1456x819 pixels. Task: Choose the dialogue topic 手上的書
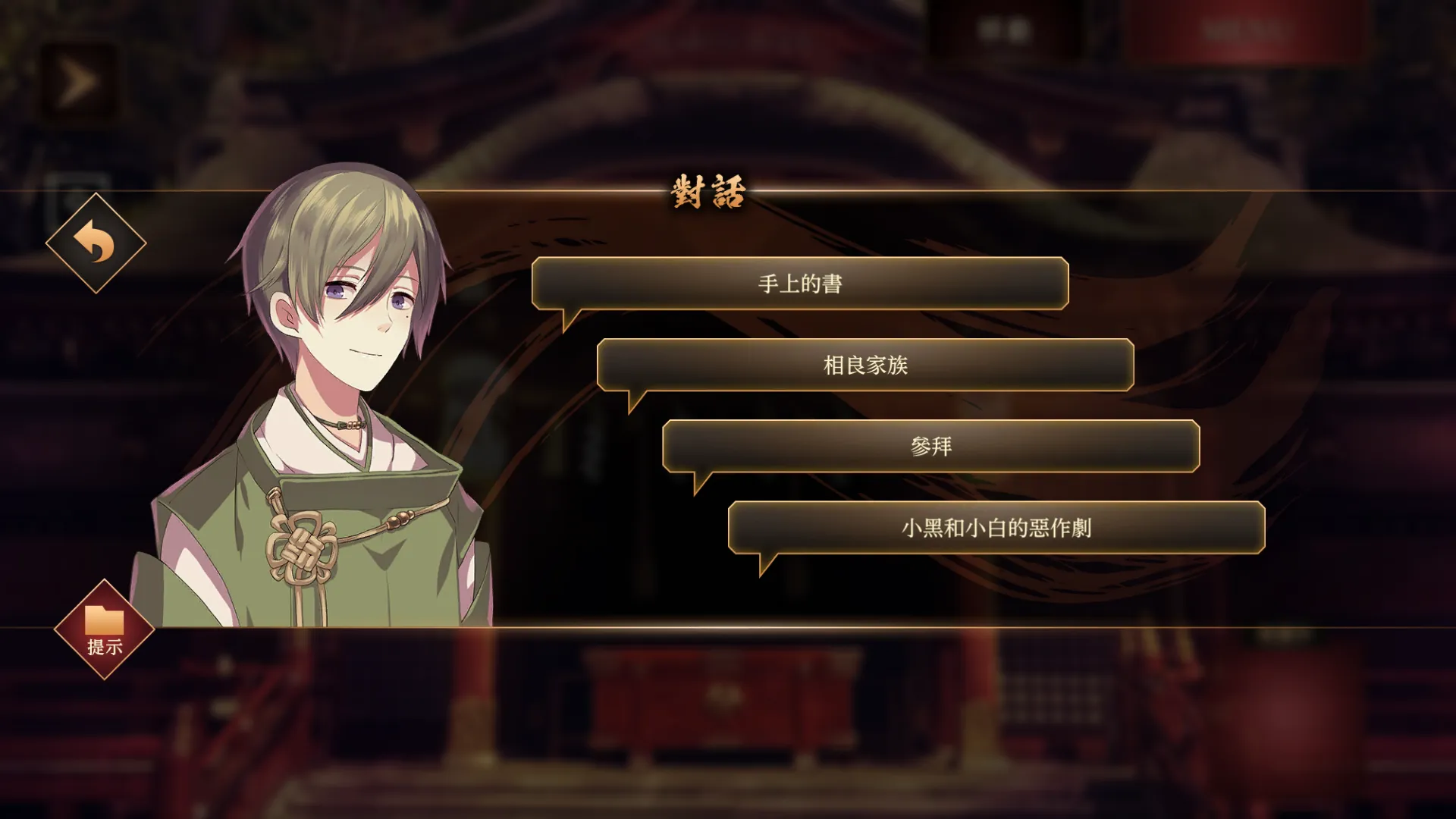(800, 284)
